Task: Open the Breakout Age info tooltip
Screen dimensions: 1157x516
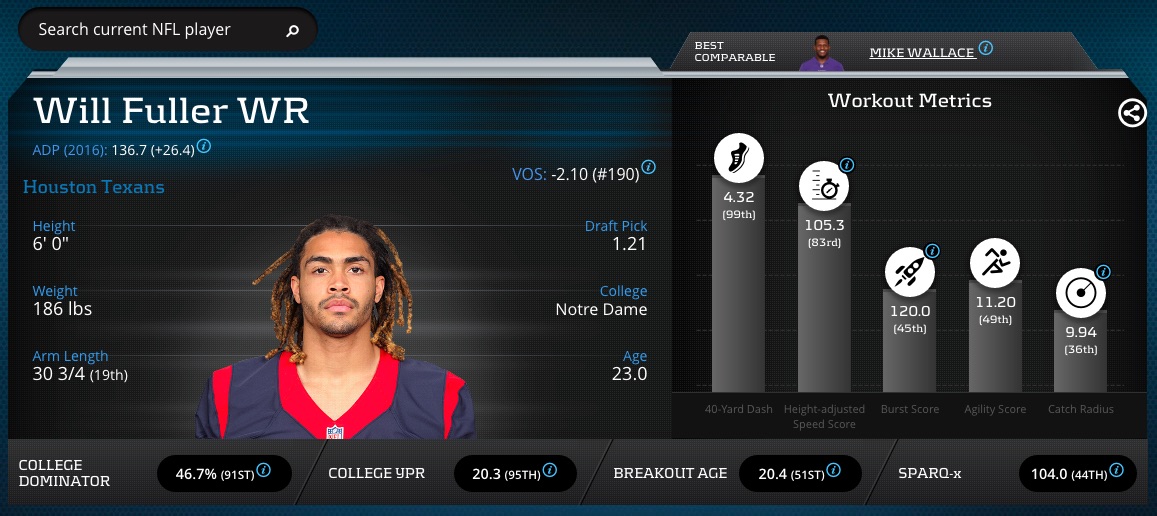Action: (x=833, y=470)
